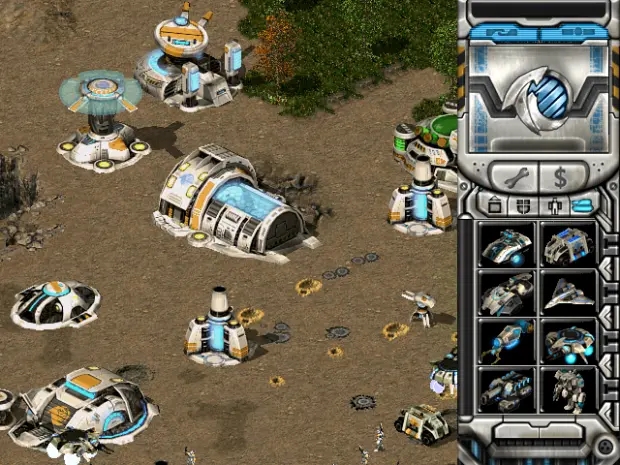Build the bipedal mech walker unit
The image size is (620, 465).
pyautogui.click(x=567, y=388)
